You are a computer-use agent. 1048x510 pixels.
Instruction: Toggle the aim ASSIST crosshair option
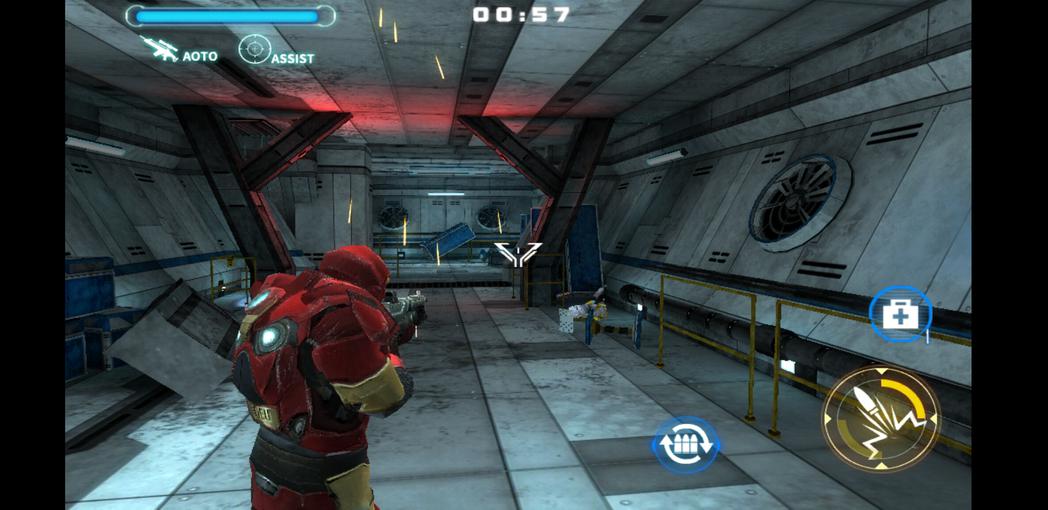pos(257,50)
